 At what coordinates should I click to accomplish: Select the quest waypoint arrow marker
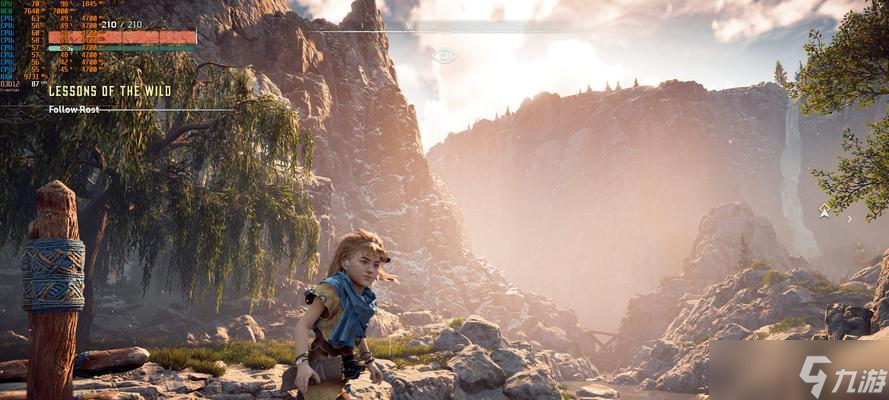click(824, 212)
